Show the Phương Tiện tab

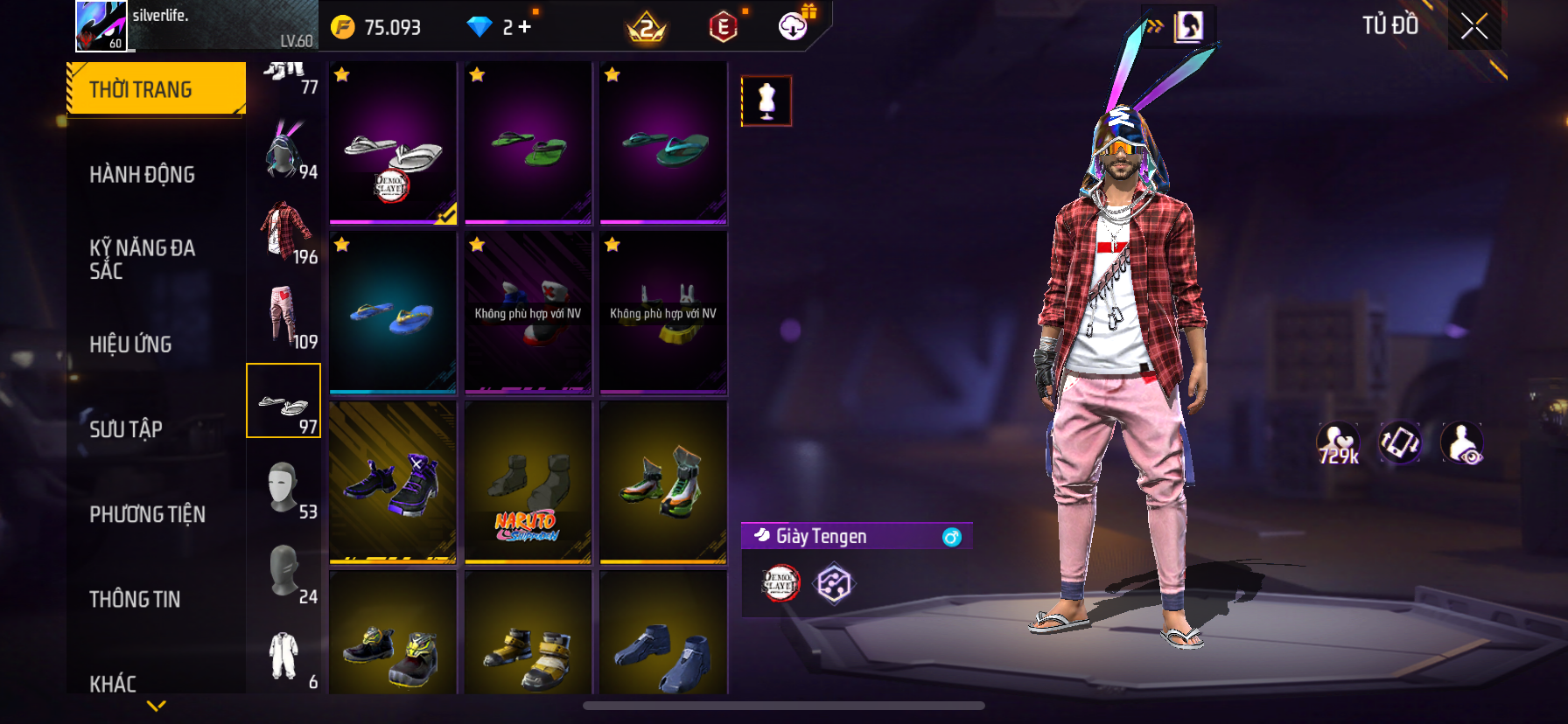[147, 513]
